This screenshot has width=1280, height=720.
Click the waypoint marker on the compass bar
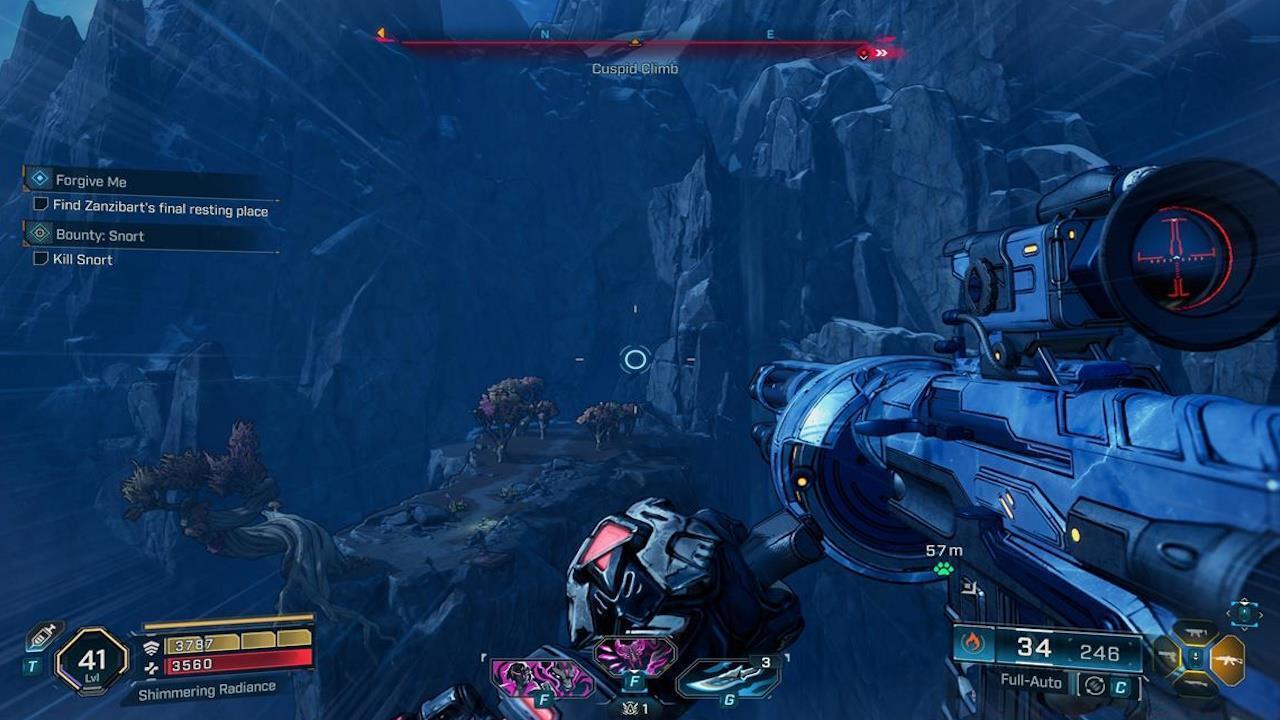pyautogui.click(x=636, y=44)
